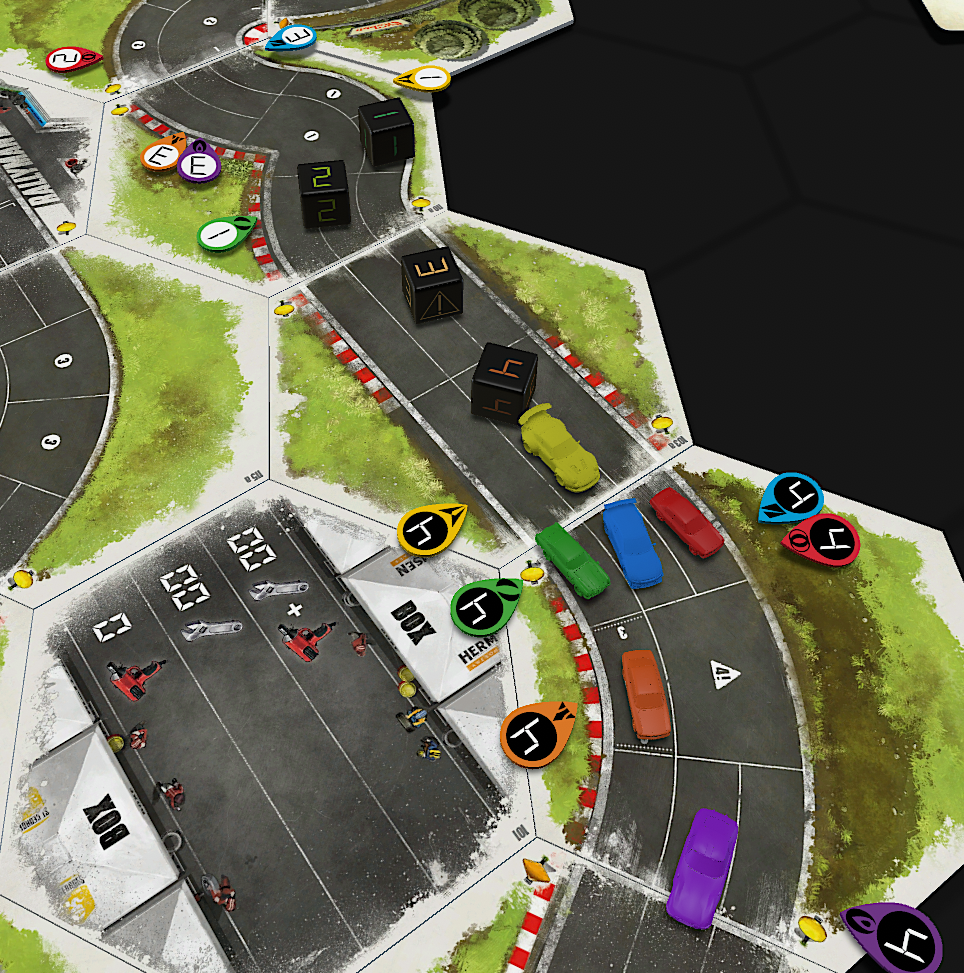Select the black gear die showing 2
This screenshot has height=973, width=964.
(323, 192)
